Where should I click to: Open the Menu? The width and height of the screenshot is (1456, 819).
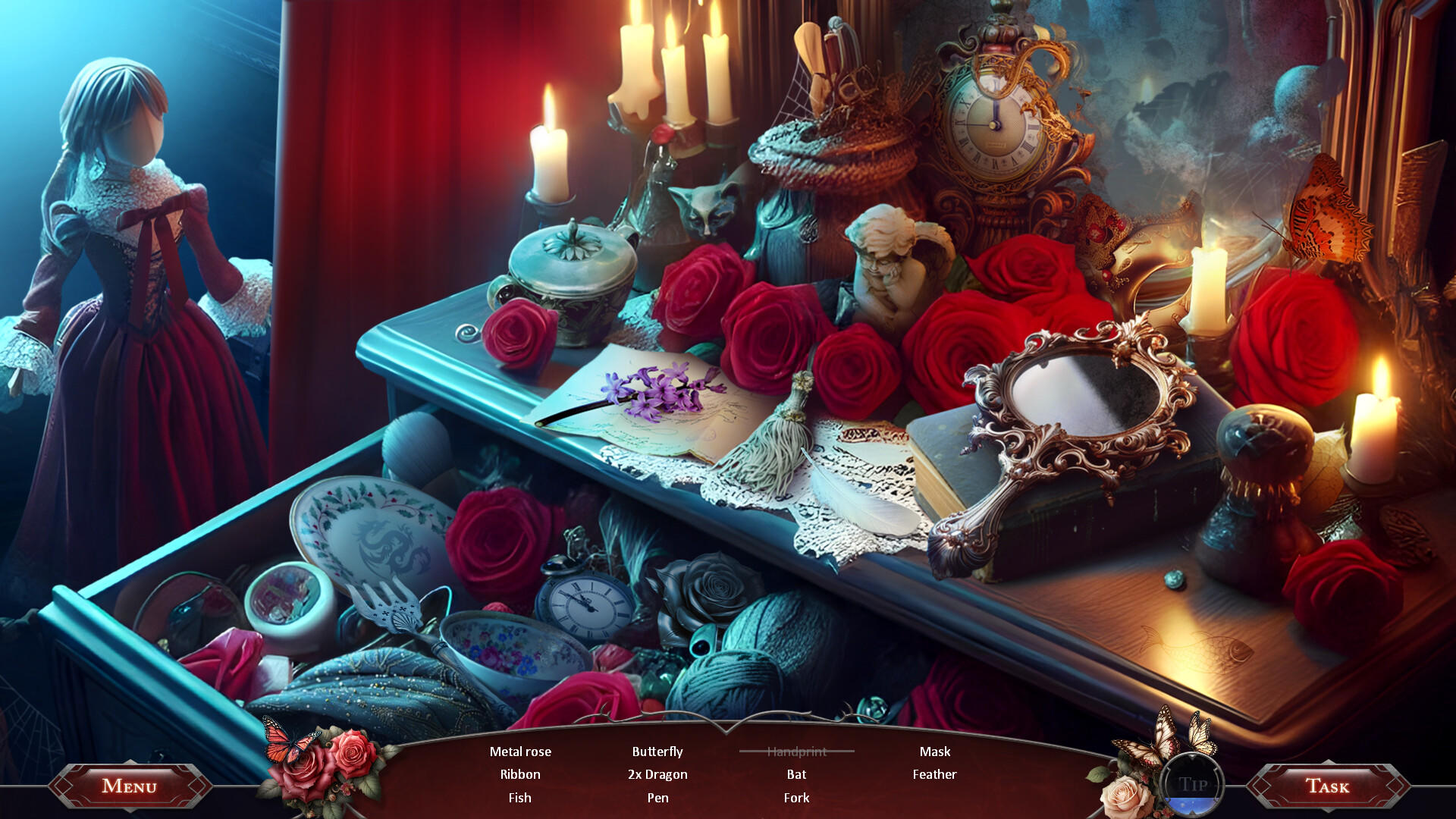[129, 786]
